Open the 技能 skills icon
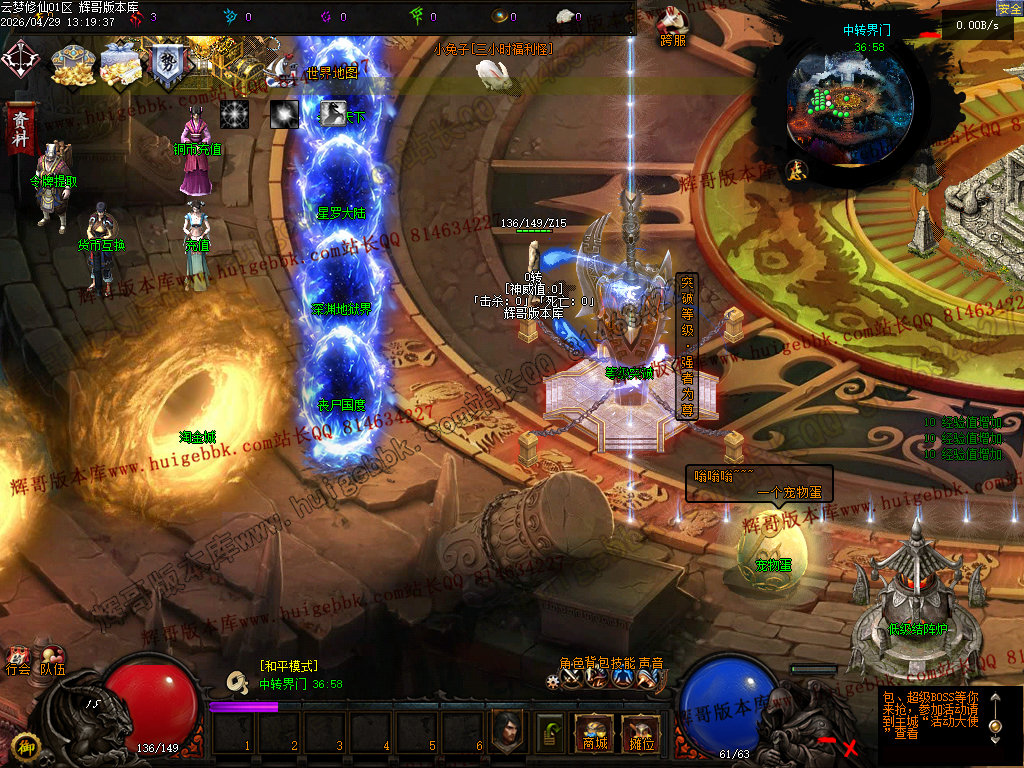This screenshot has width=1024, height=768. (x=622, y=678)
